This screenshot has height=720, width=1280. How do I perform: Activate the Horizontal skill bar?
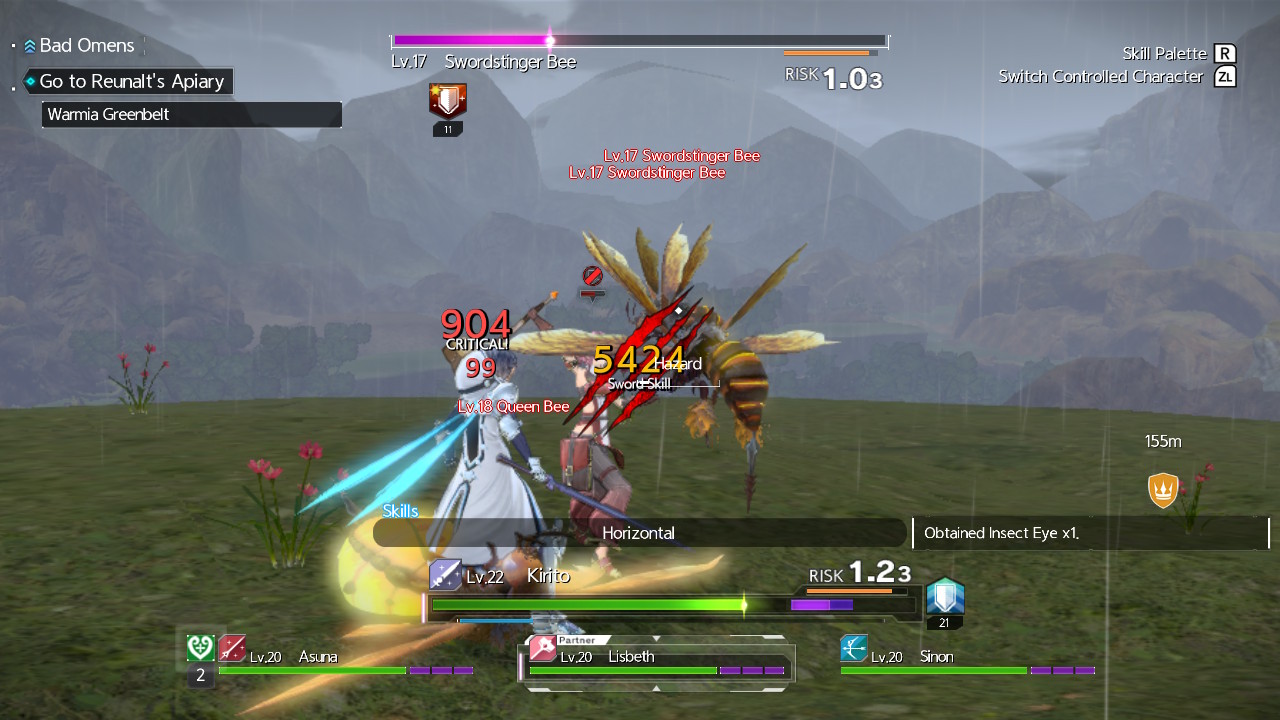638,533
